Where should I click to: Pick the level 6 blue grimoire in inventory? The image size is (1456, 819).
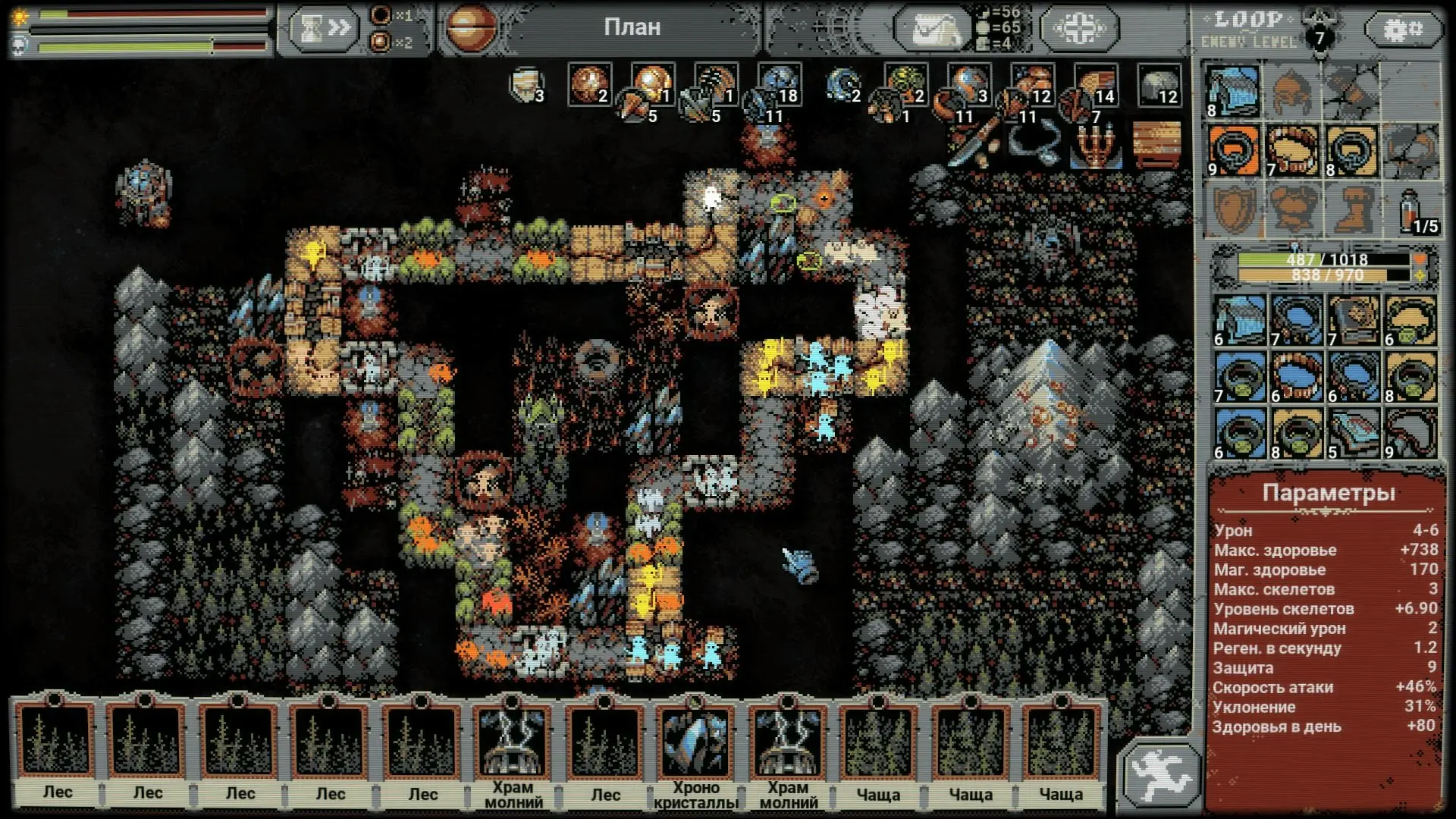click(1239, 321)
